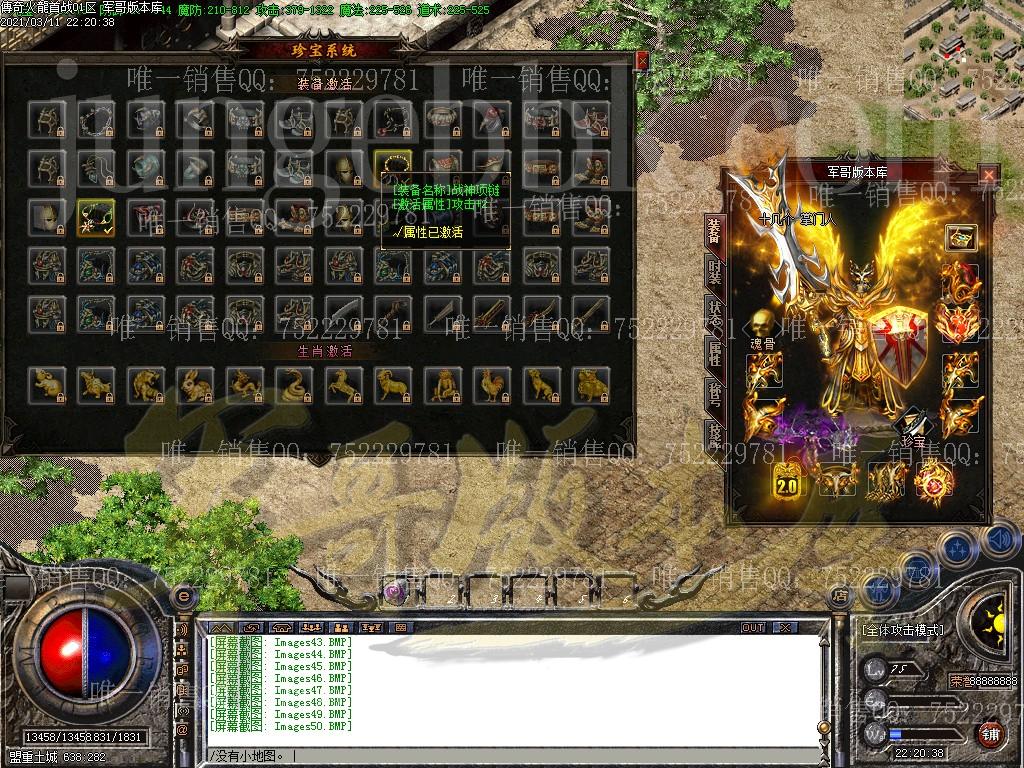Open the red 铺 shop button
Image resolution: width=1024 pixels, height=768 pixels.
coord(990,735)
